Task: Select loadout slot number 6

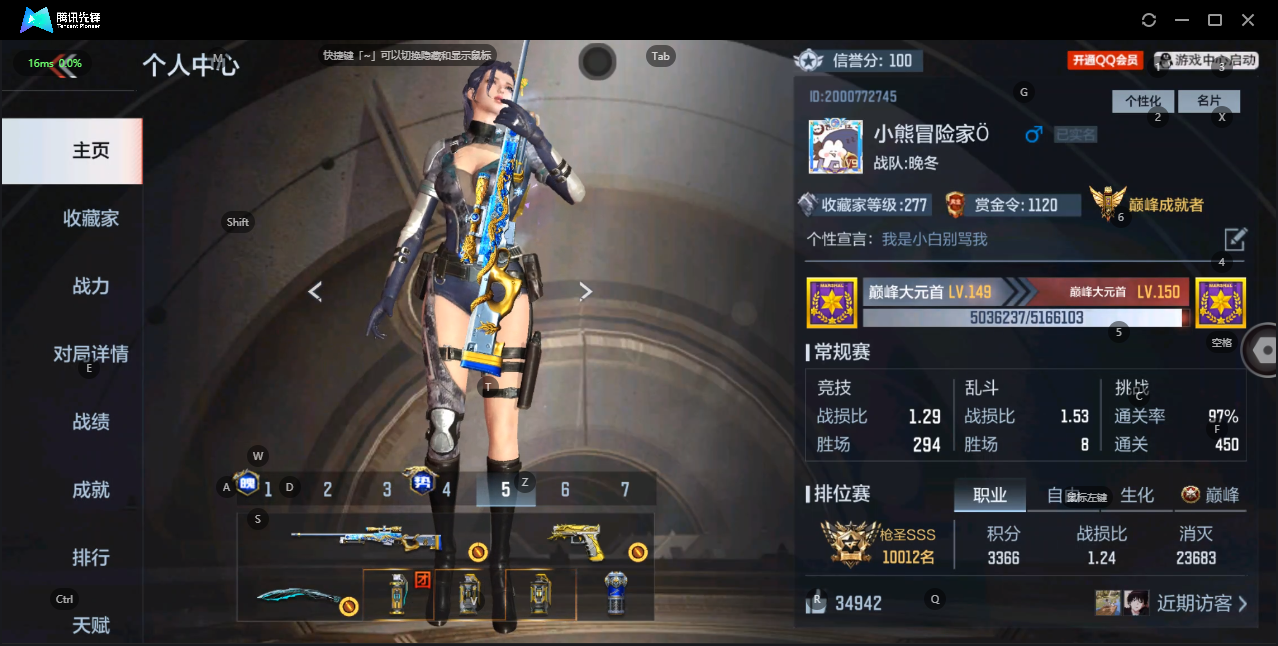Action: pos(565,489)
